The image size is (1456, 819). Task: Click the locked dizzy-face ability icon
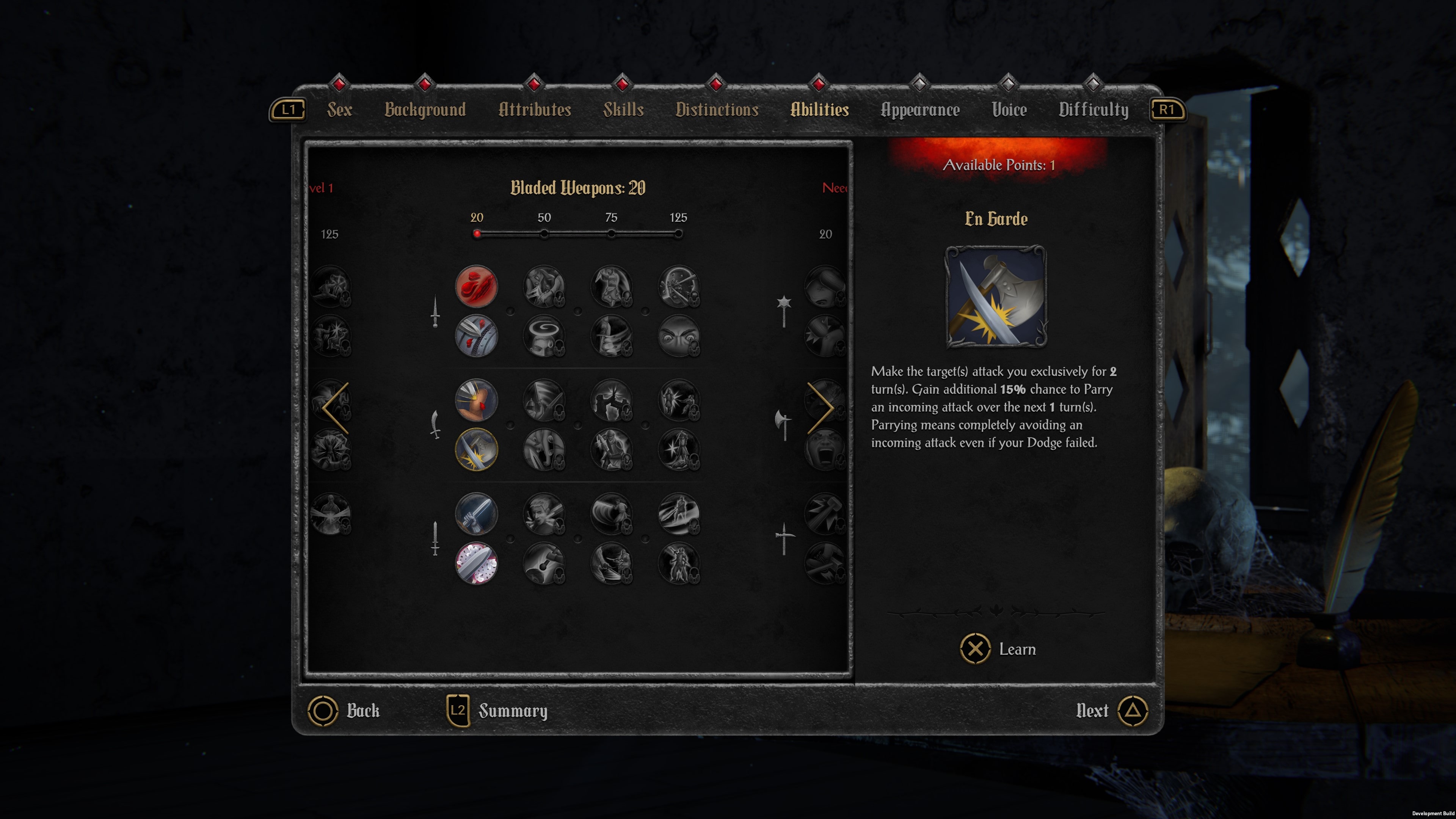pyautogui.click(x=544, y=336)
